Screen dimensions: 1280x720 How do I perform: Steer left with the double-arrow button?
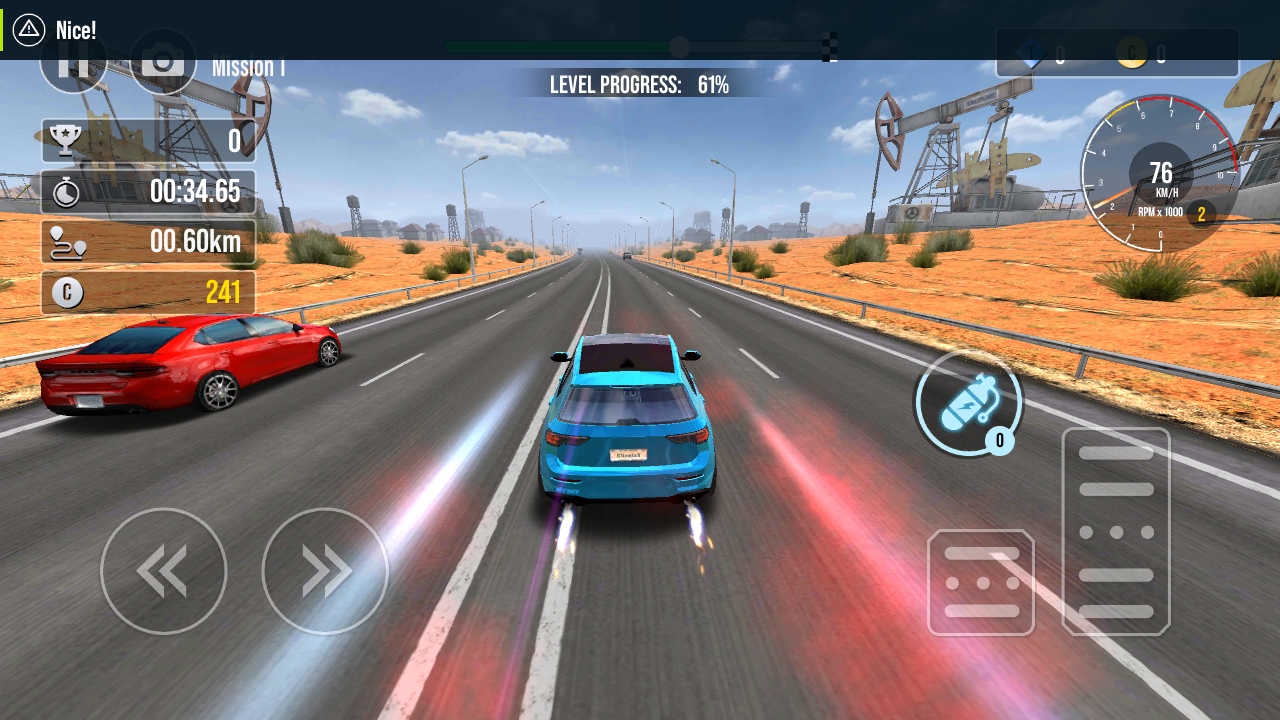(164, 571)
